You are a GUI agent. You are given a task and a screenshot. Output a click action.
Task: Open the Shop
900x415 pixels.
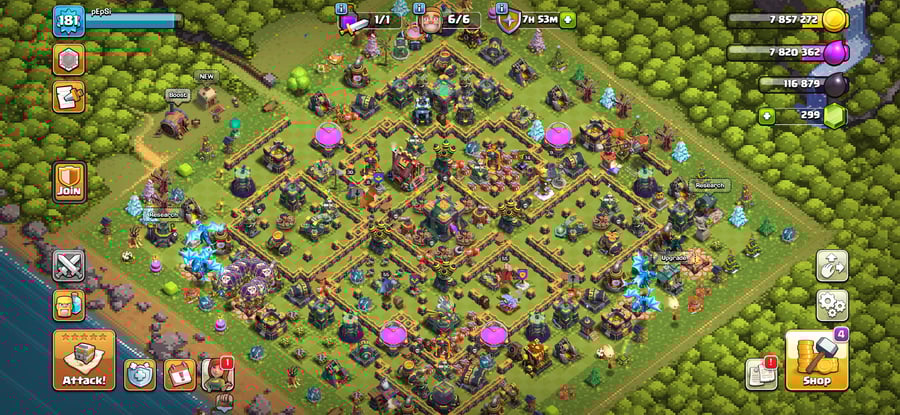[816, 362]
